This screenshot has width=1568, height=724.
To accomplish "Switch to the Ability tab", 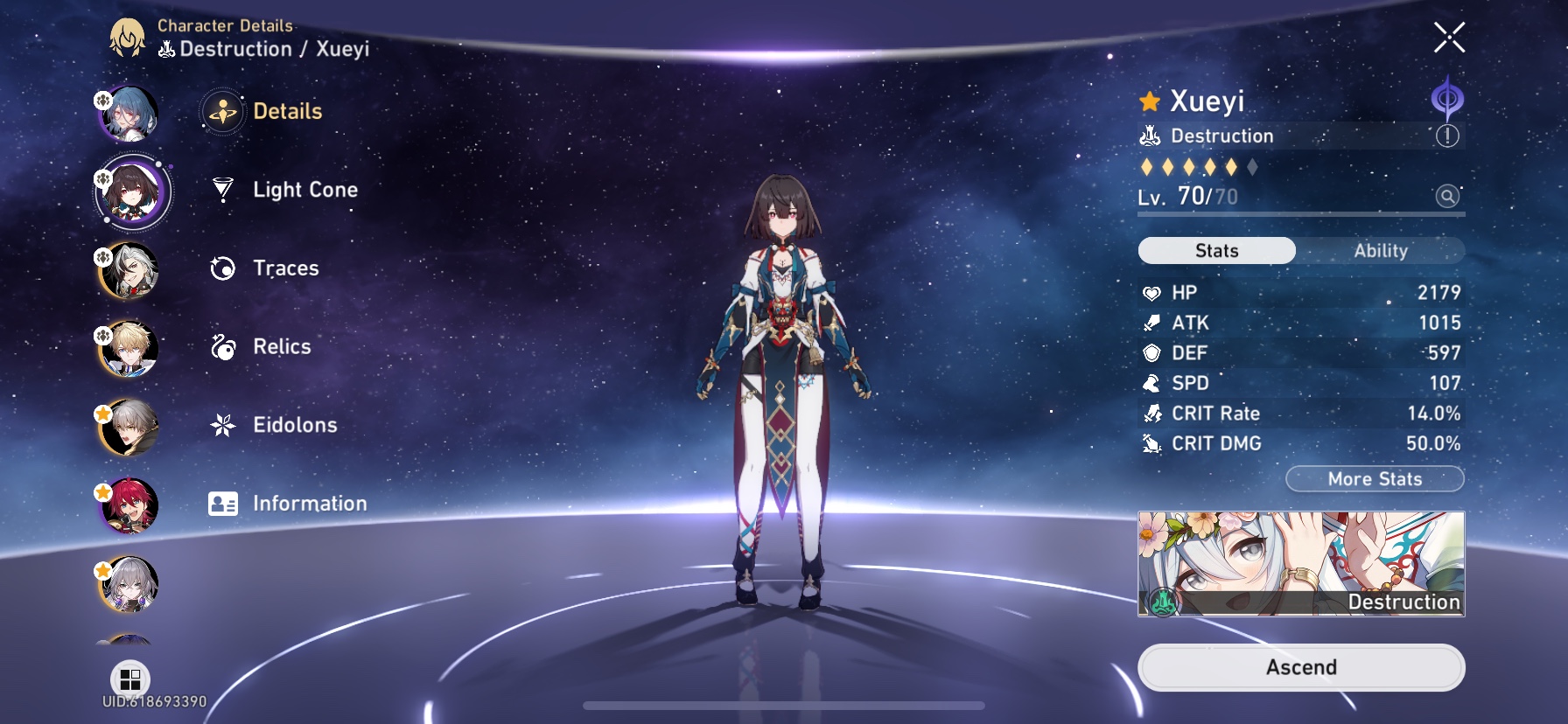I will pos(1381,250).
